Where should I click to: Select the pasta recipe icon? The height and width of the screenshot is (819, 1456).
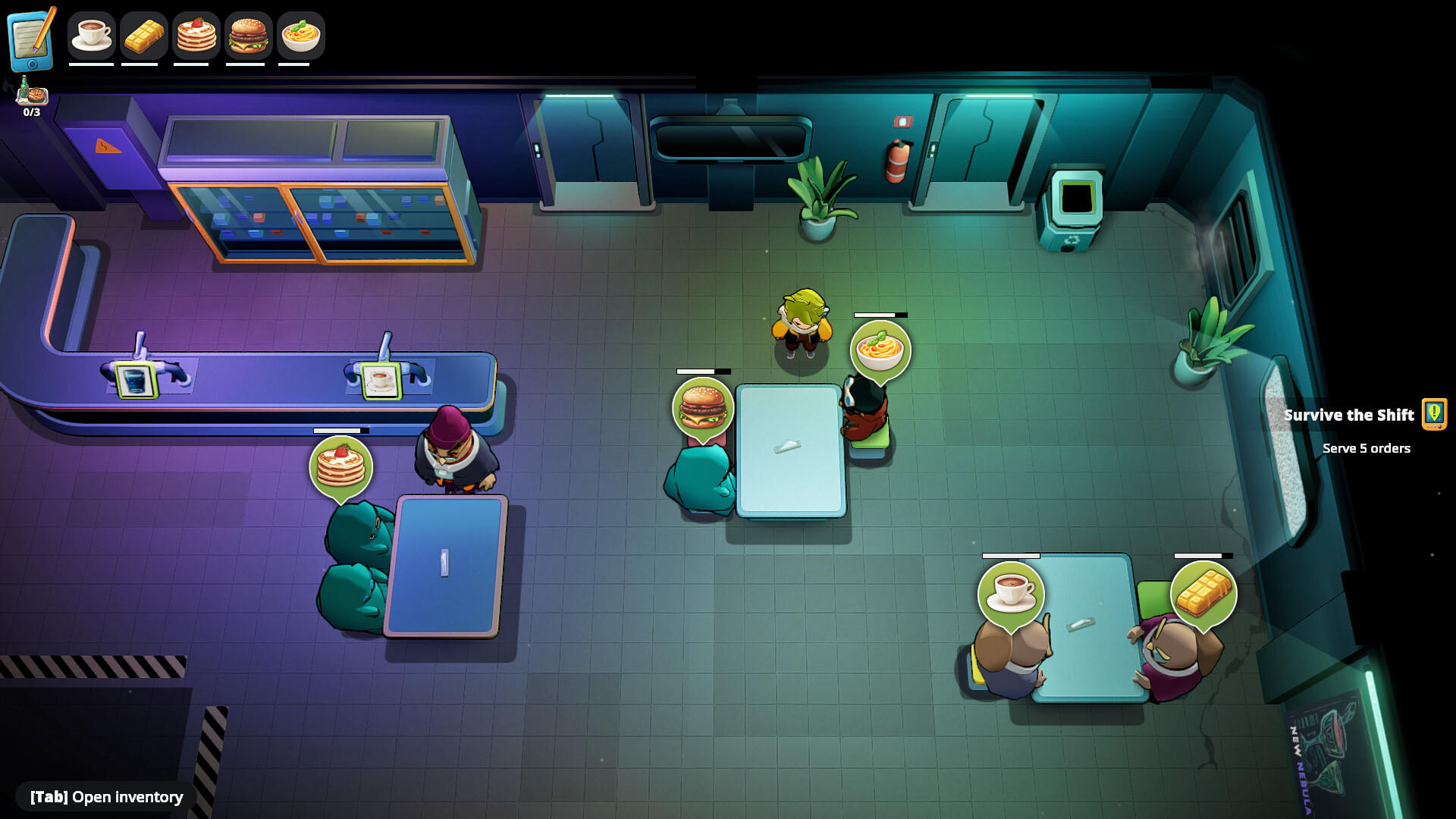pos(299,34)
